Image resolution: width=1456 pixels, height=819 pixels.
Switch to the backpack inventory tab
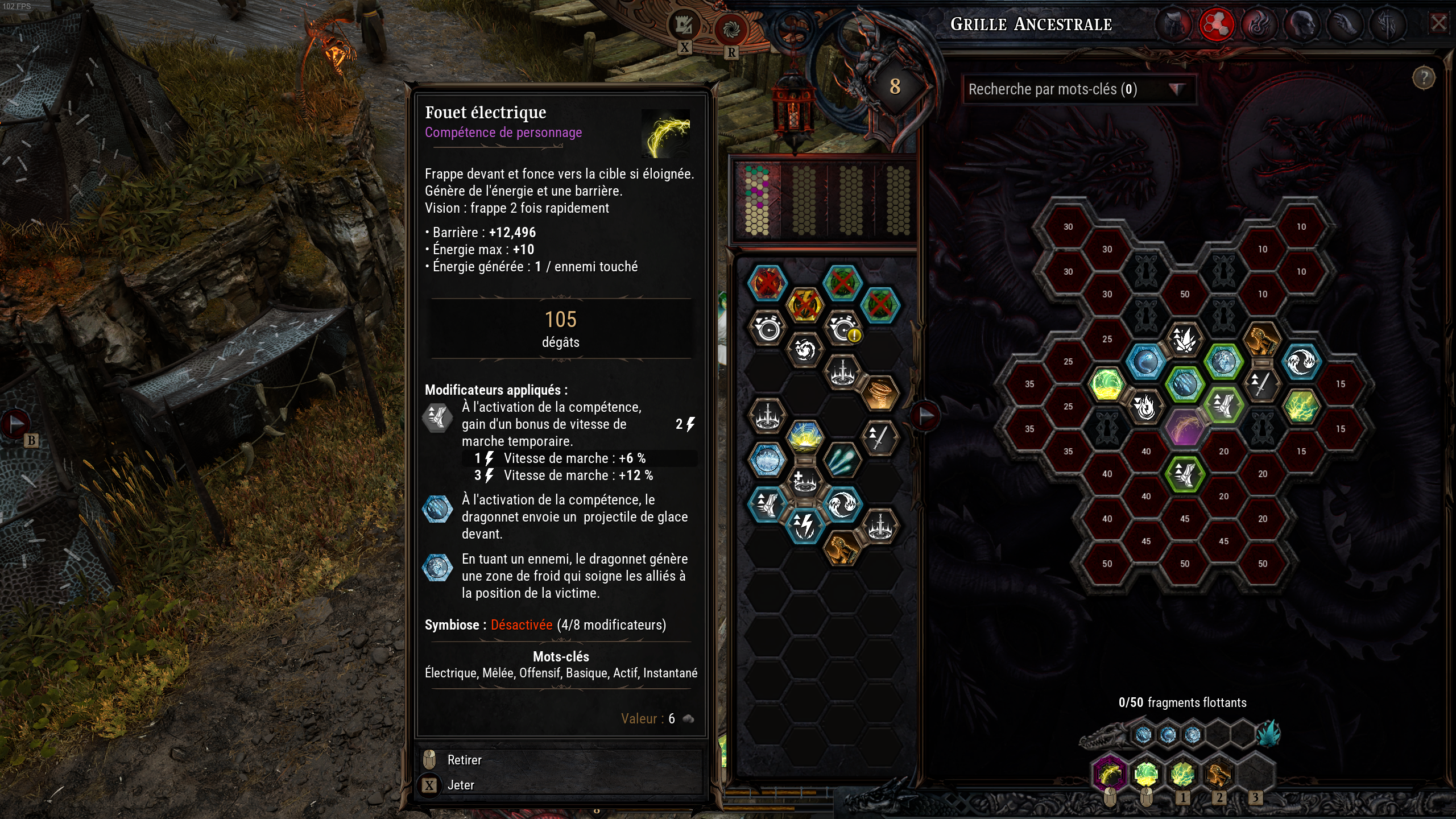tap(1174, 24)
